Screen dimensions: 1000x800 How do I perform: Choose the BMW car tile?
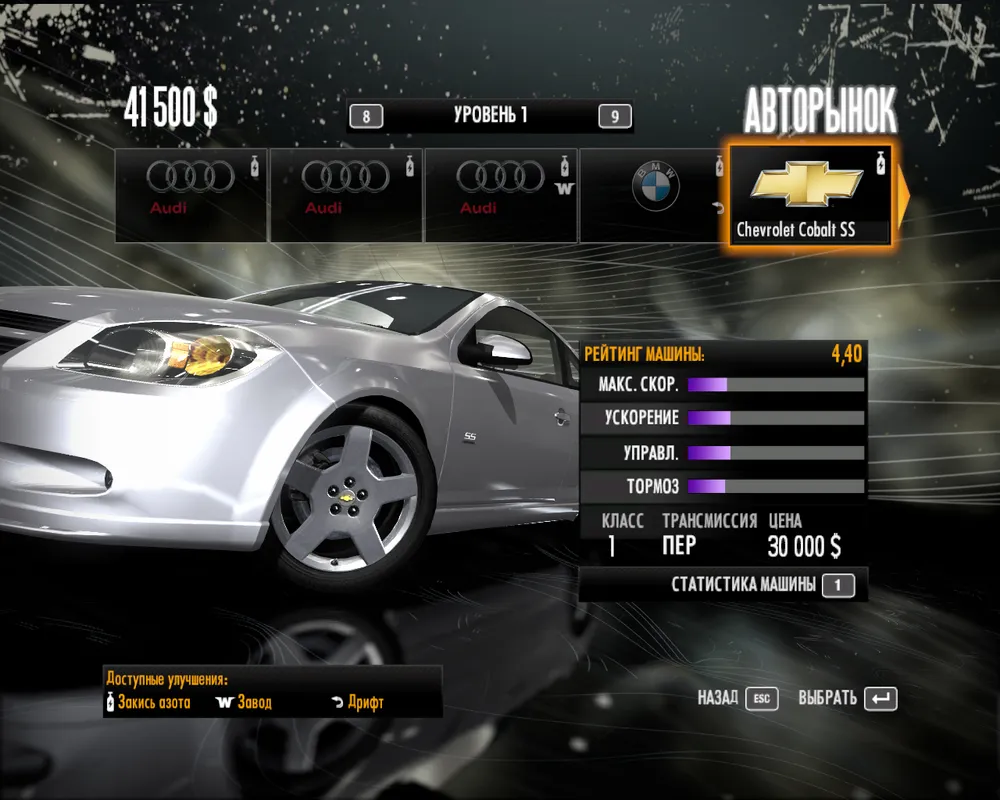click(655, 195)
